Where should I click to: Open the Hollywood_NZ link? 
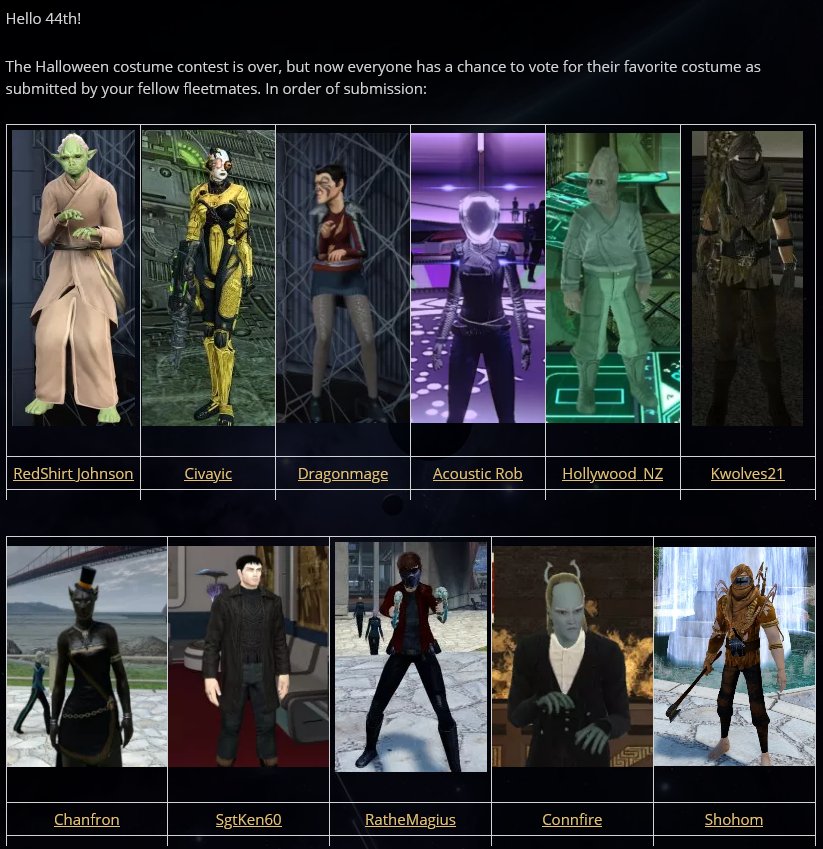point(612,473)
